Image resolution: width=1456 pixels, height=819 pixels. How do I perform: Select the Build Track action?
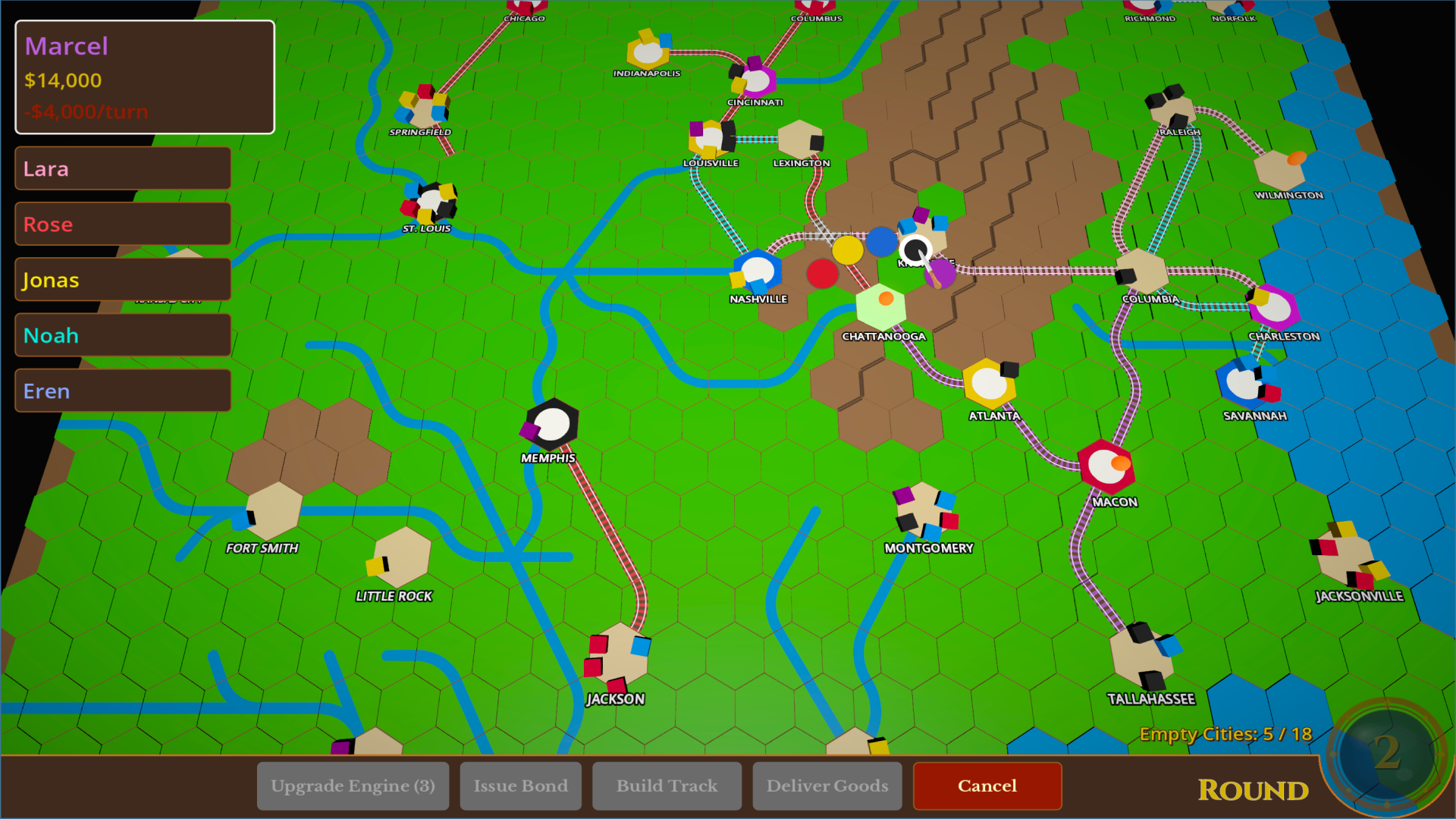667,786
